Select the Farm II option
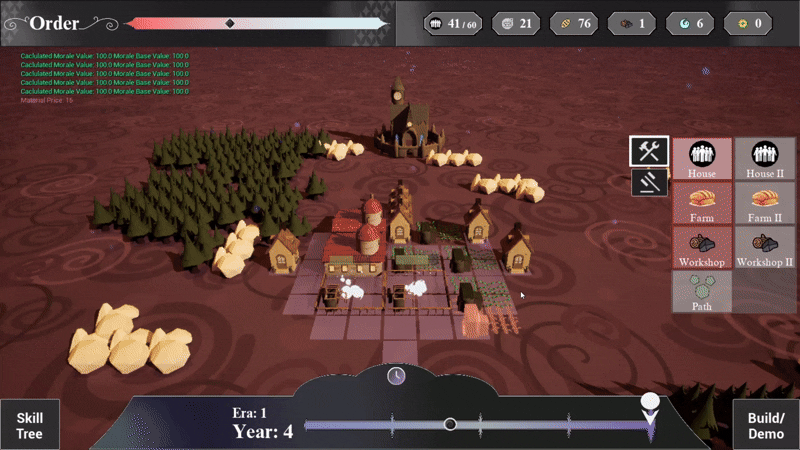The image size is (800, 450). tap(765, 202)
